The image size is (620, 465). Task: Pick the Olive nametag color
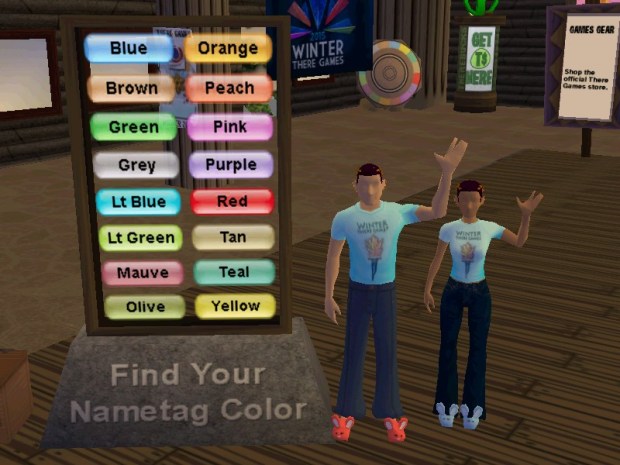point(145,307)
